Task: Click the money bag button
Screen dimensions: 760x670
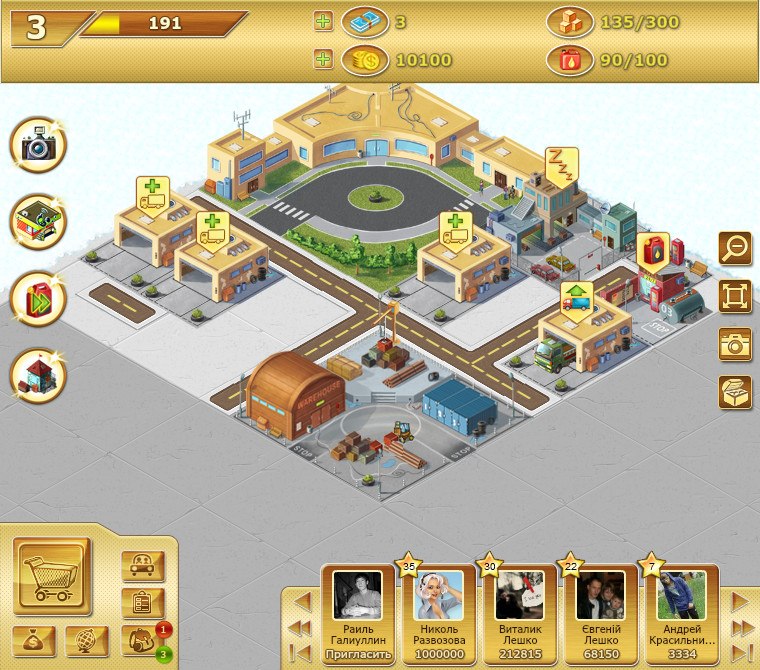Action: pos(34,641)
